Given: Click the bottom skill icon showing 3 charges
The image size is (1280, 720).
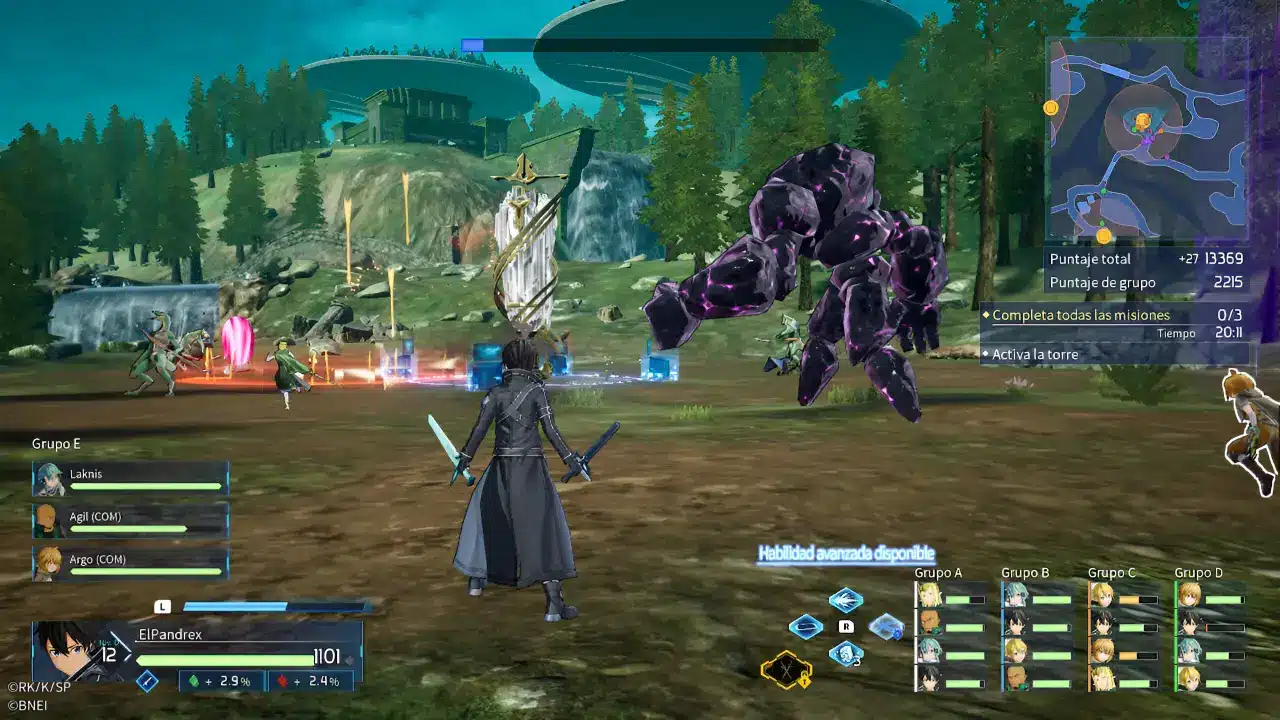Looking at the screenshot, I should 845,655.
